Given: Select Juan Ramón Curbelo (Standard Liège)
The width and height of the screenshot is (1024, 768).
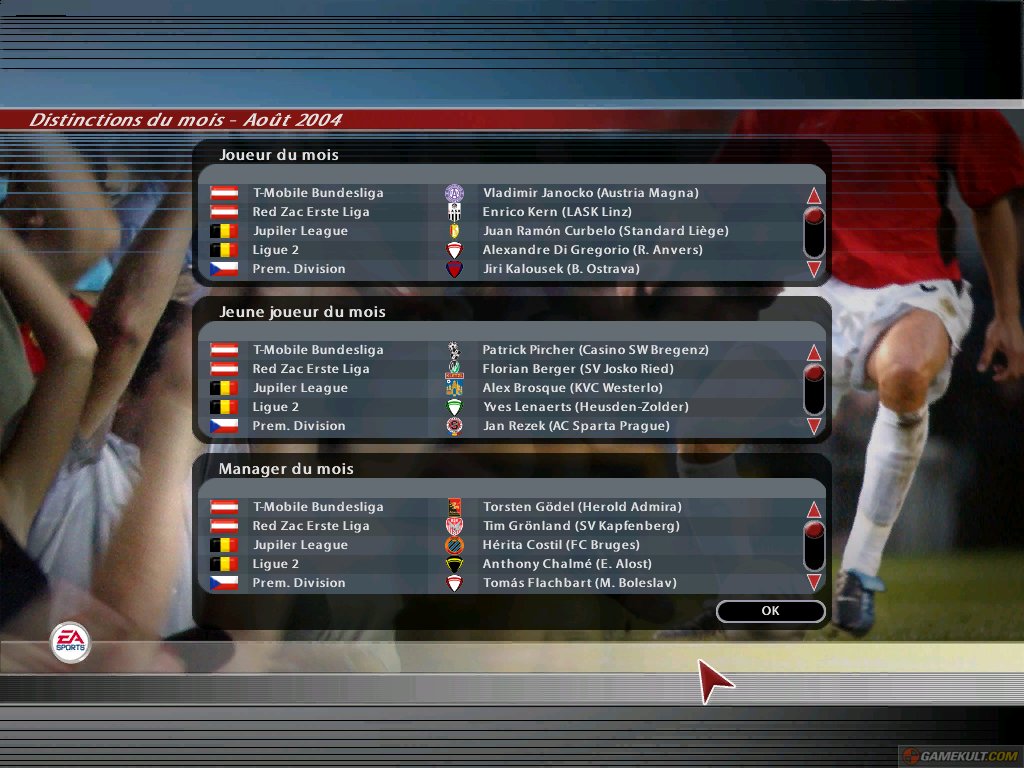Looking at the screenshot, I should (605, 231).
